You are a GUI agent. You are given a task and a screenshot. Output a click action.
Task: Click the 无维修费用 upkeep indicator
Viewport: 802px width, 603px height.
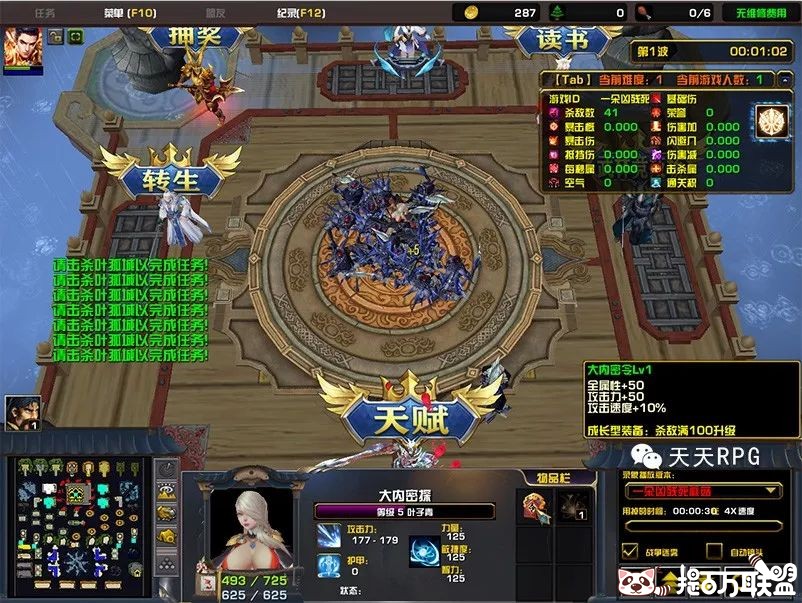tap(760, 13)
